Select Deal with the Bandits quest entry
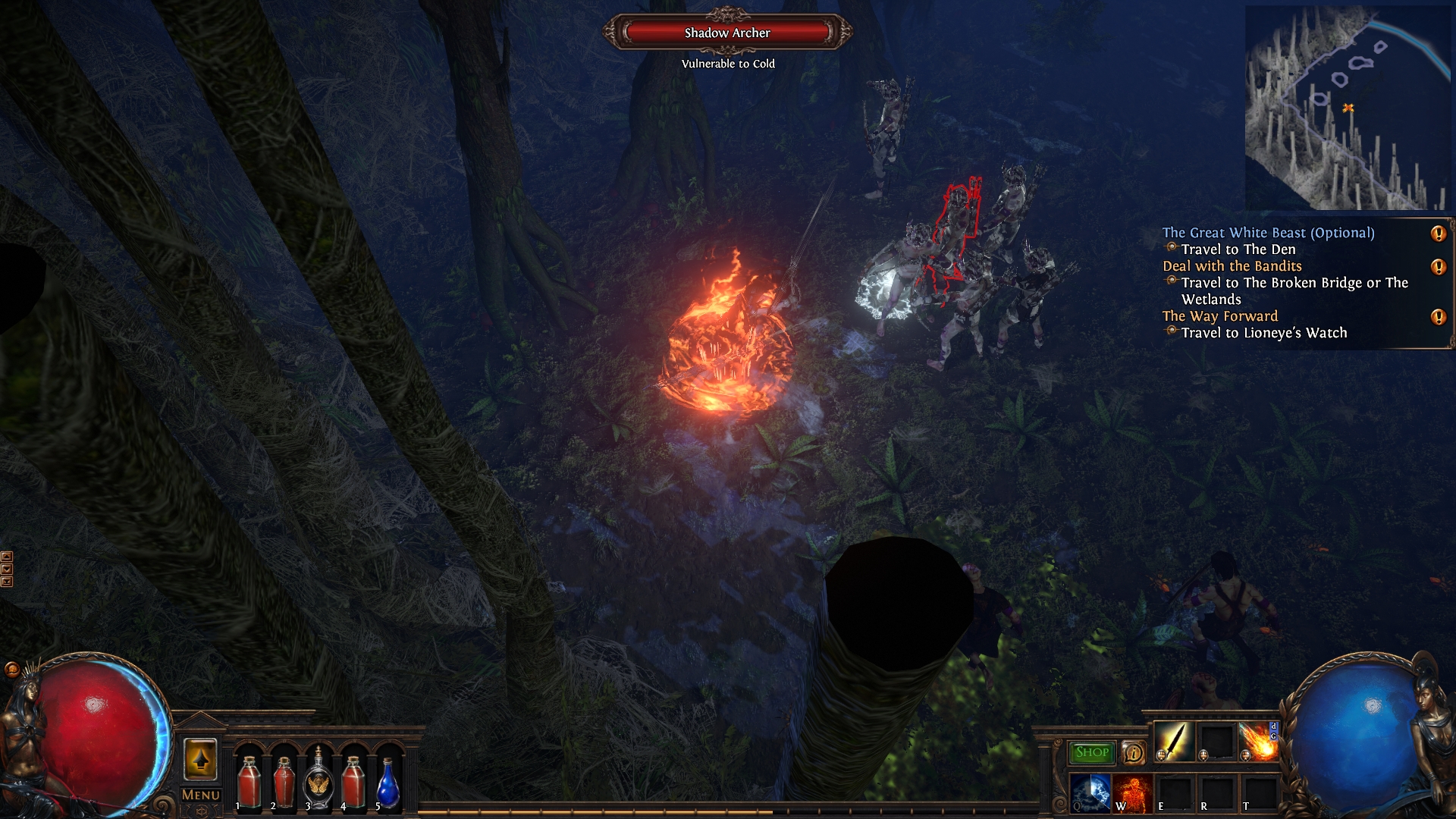This screenshot has width=1456, height=819. pyautogui.click(x=1232, y=266)
